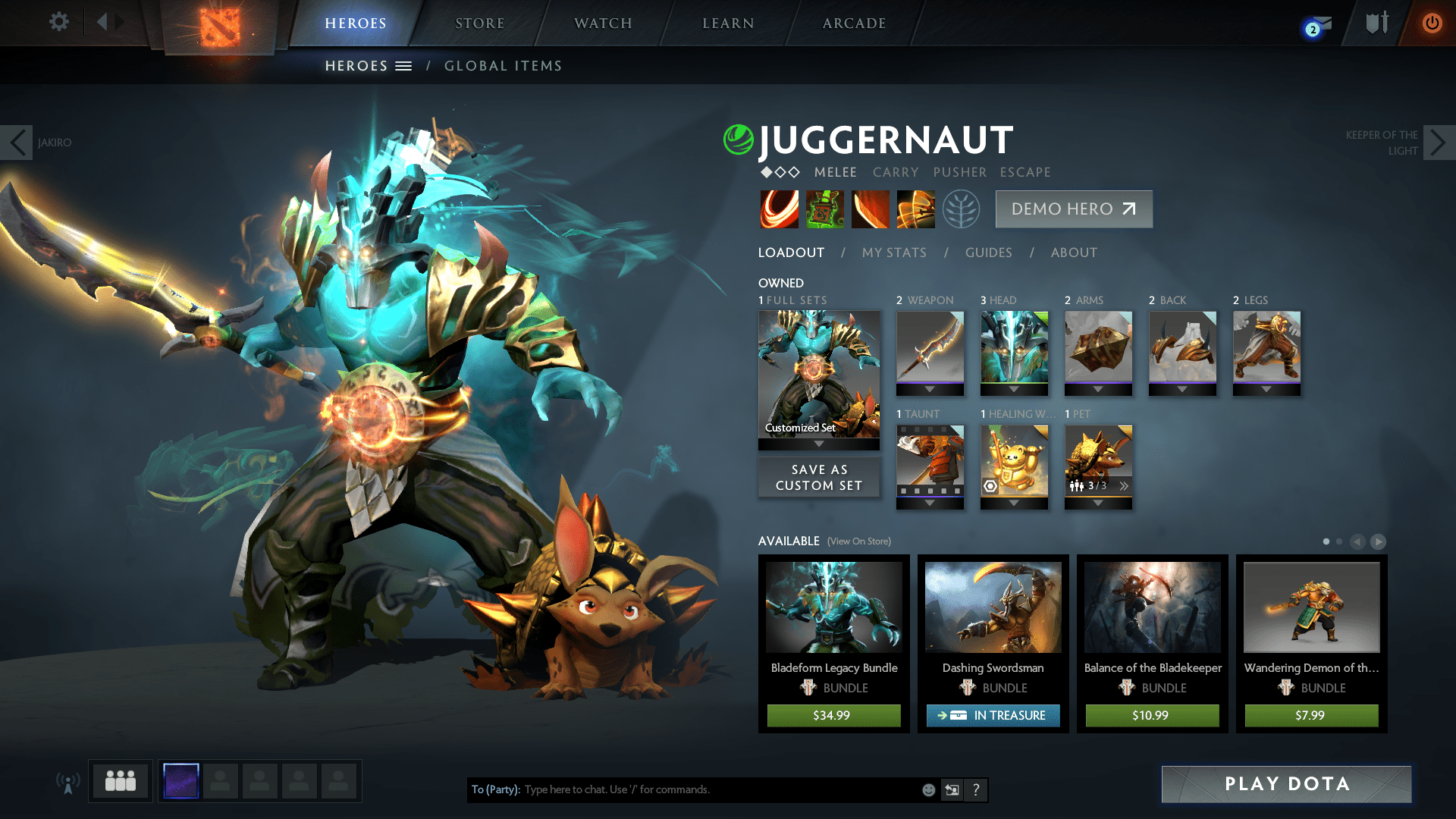This screenshot has width=1456, height=819.
Task: Open the Armory shield-and-sword icon
Action: point(1376,23)
